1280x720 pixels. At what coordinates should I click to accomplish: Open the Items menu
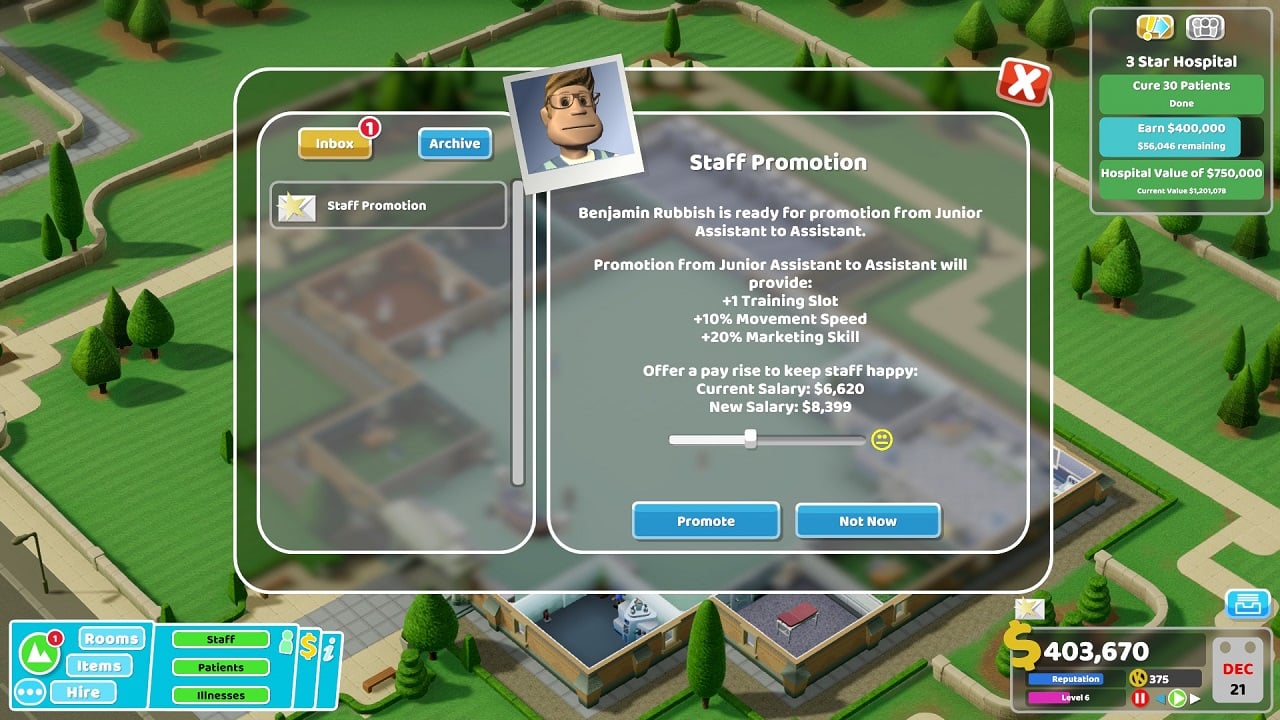[x=99, y=666]
